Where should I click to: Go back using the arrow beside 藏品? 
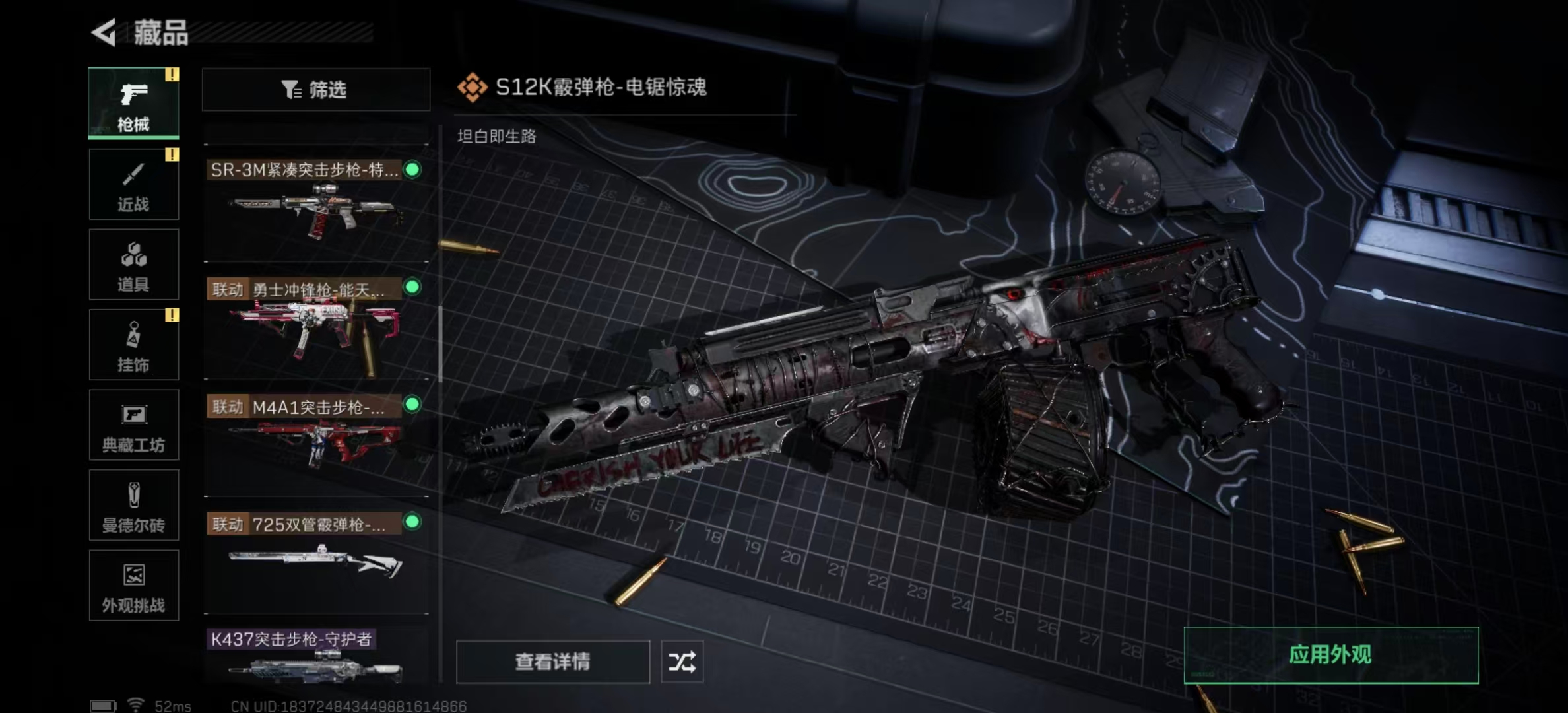[104, 32]
